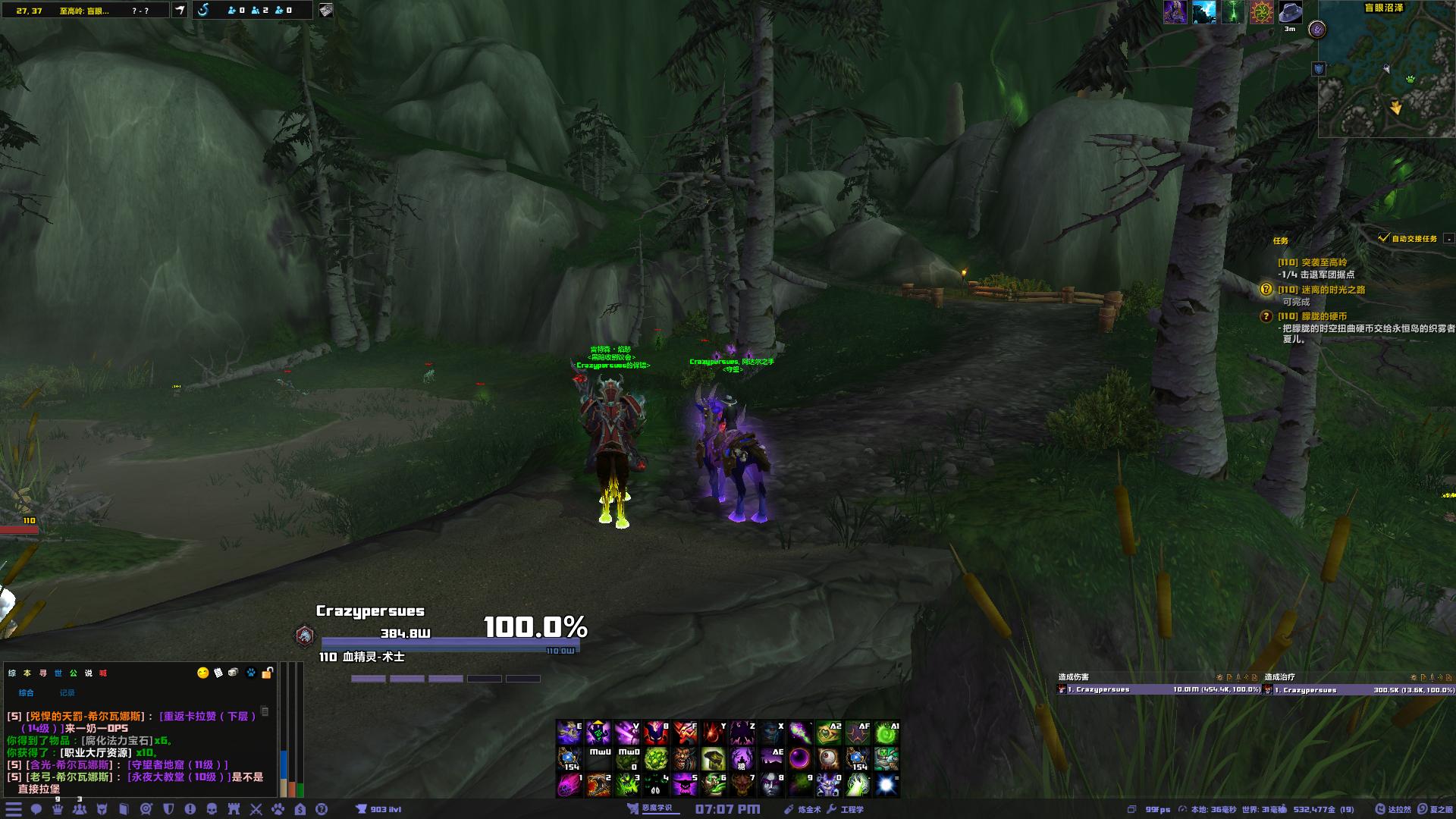Click the dice roll icon in chat
Screen dimensions: 1456x819
234,673
